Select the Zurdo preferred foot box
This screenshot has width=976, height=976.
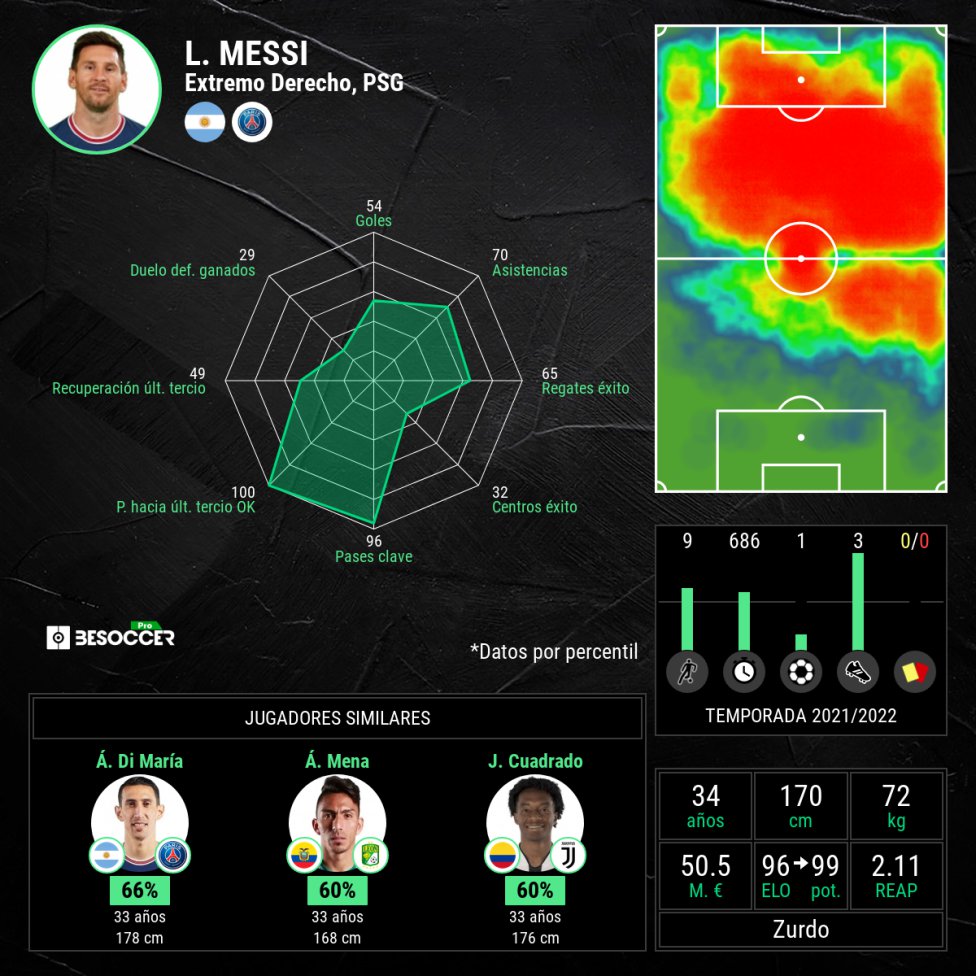coord(801,929)
